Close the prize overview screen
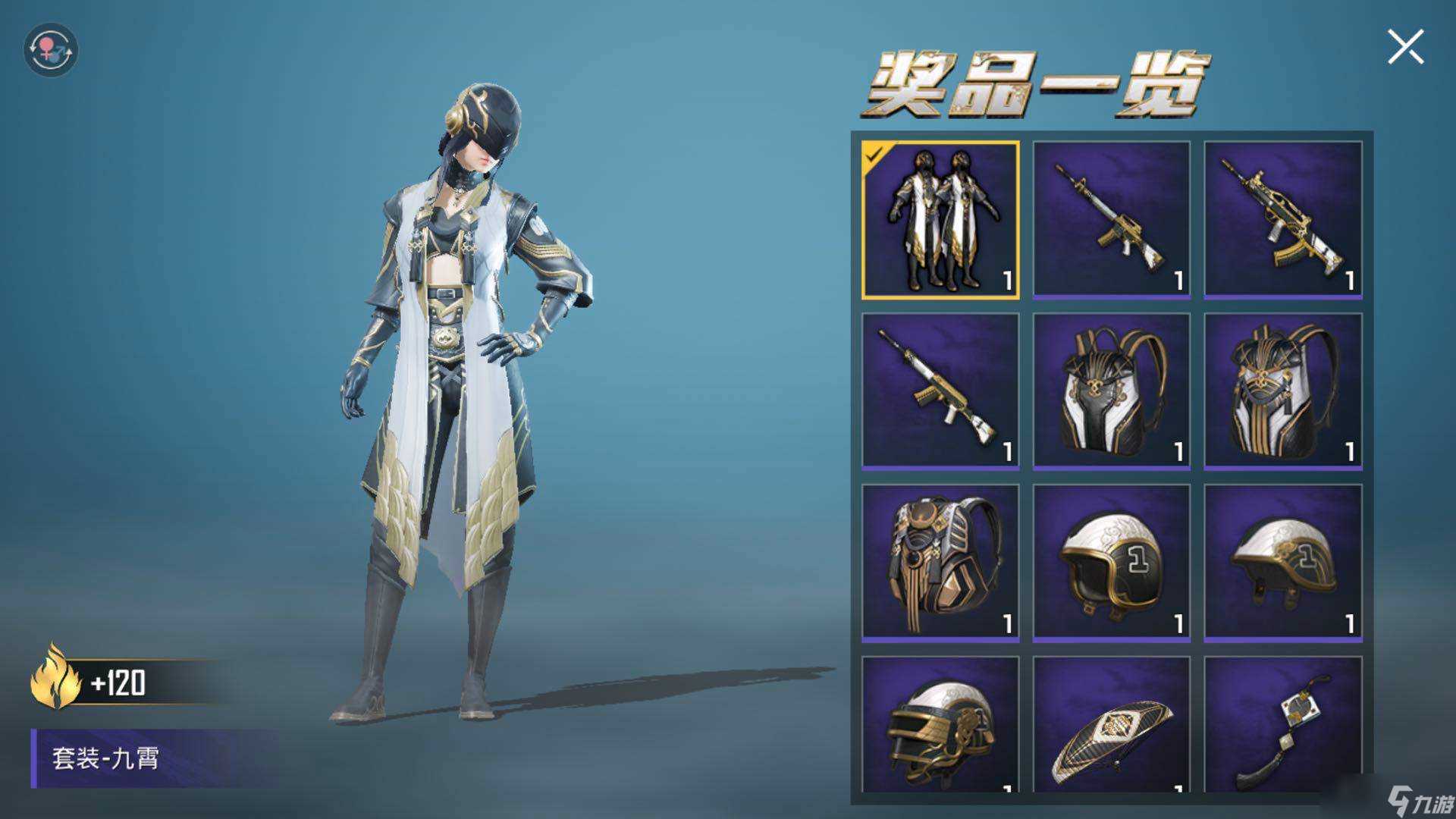 tap(1405, 47)
